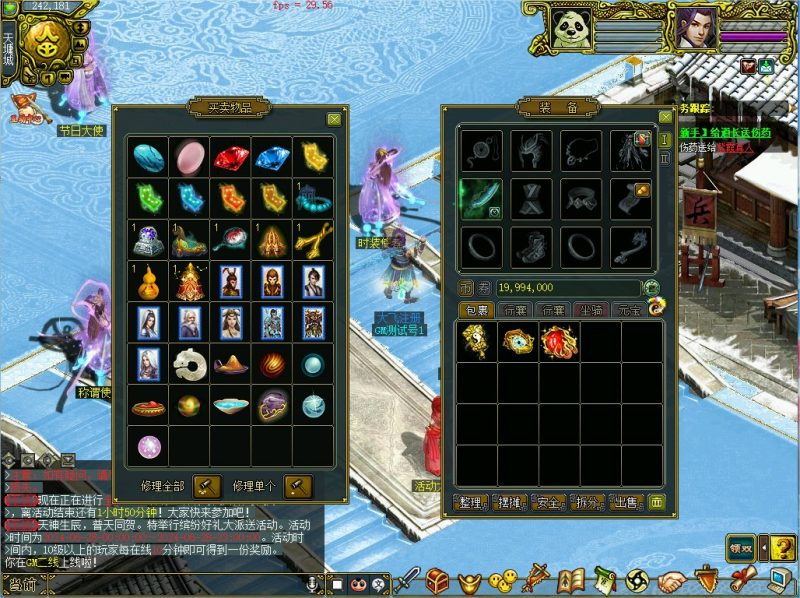The image size is (800, 598).
Task: Switch to the 包裹 bag tab
Action: tap(475, 311)
